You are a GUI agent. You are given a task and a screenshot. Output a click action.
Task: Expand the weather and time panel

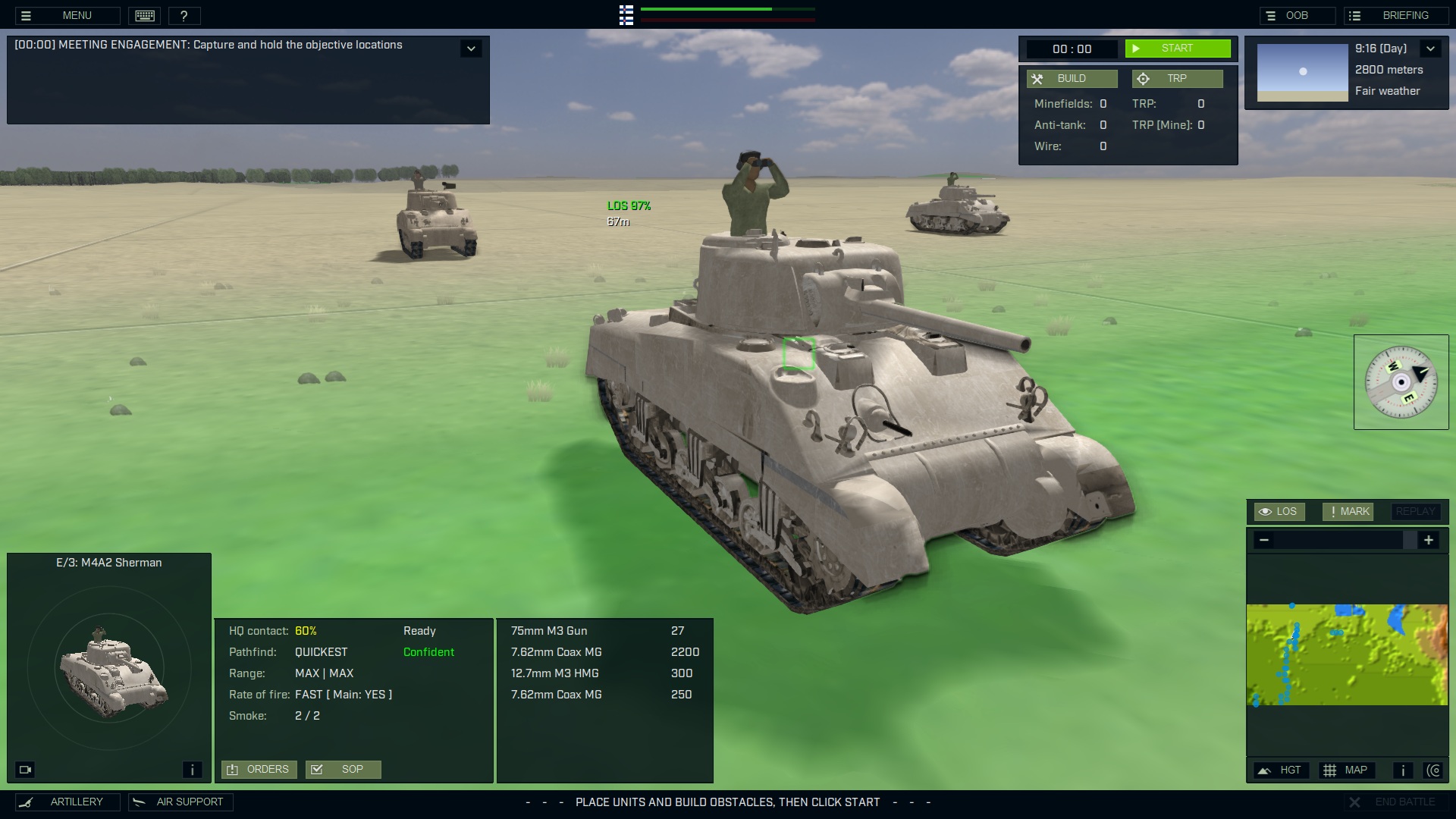(1432, 48)
